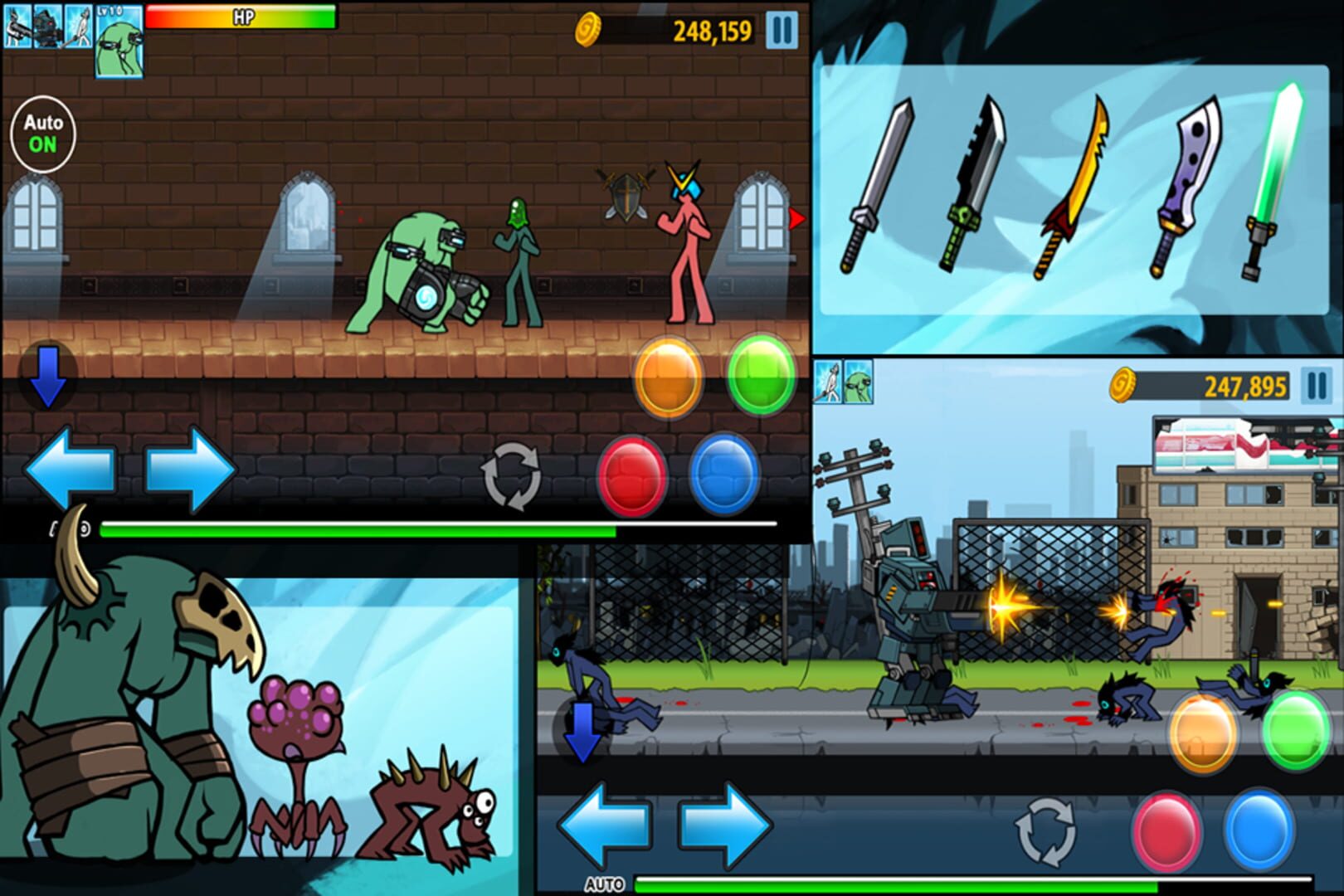Select the black serrated sword

click(971, 178)
